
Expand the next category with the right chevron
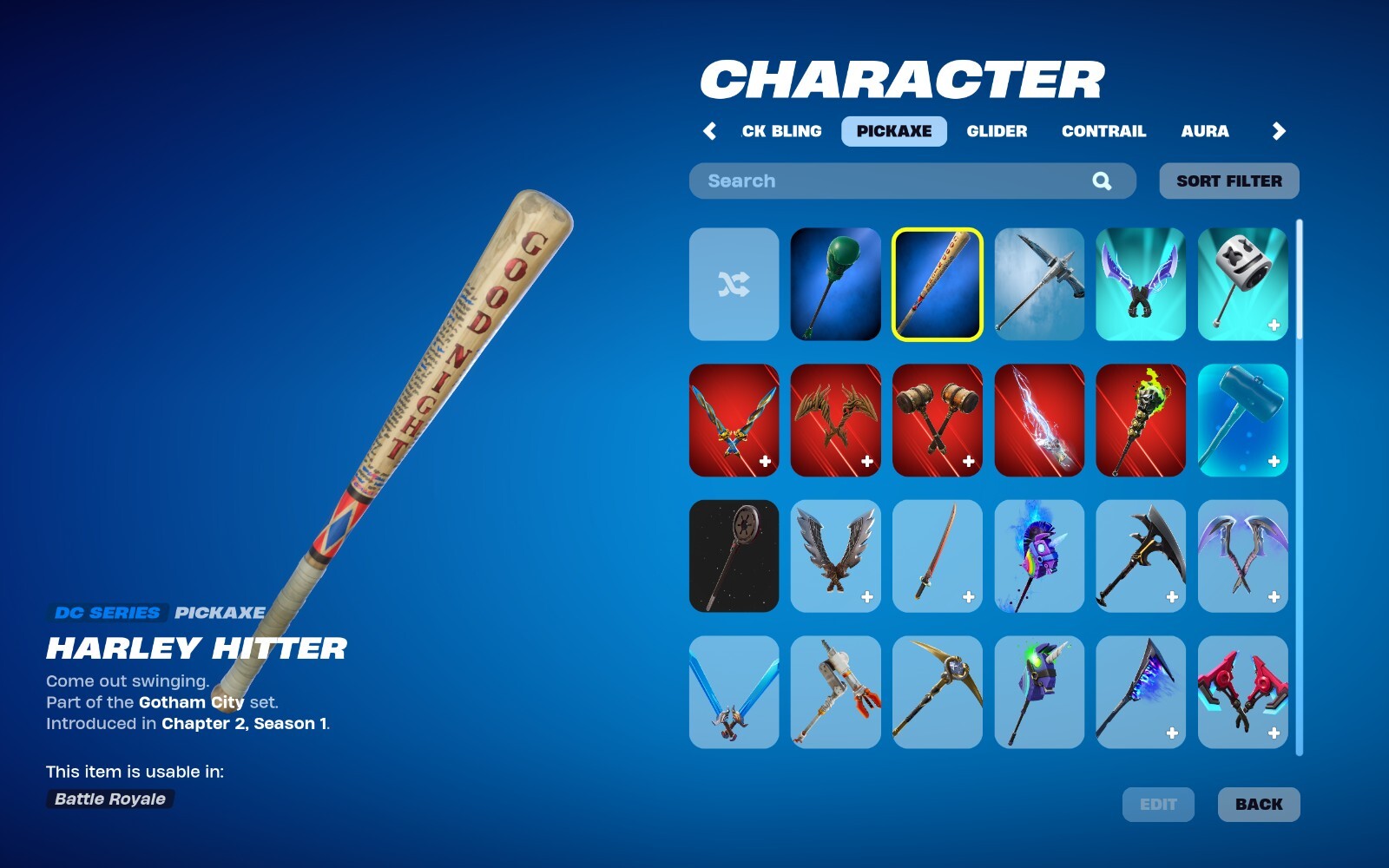[x=1280, y=131]
